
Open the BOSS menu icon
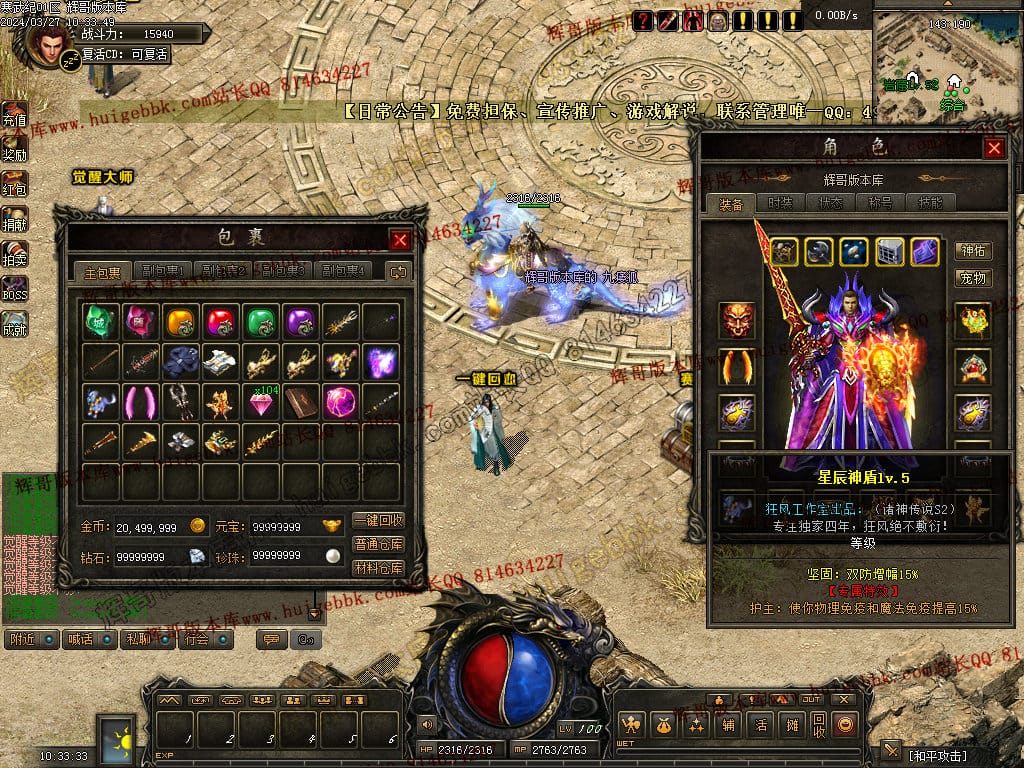pos(14,290)
